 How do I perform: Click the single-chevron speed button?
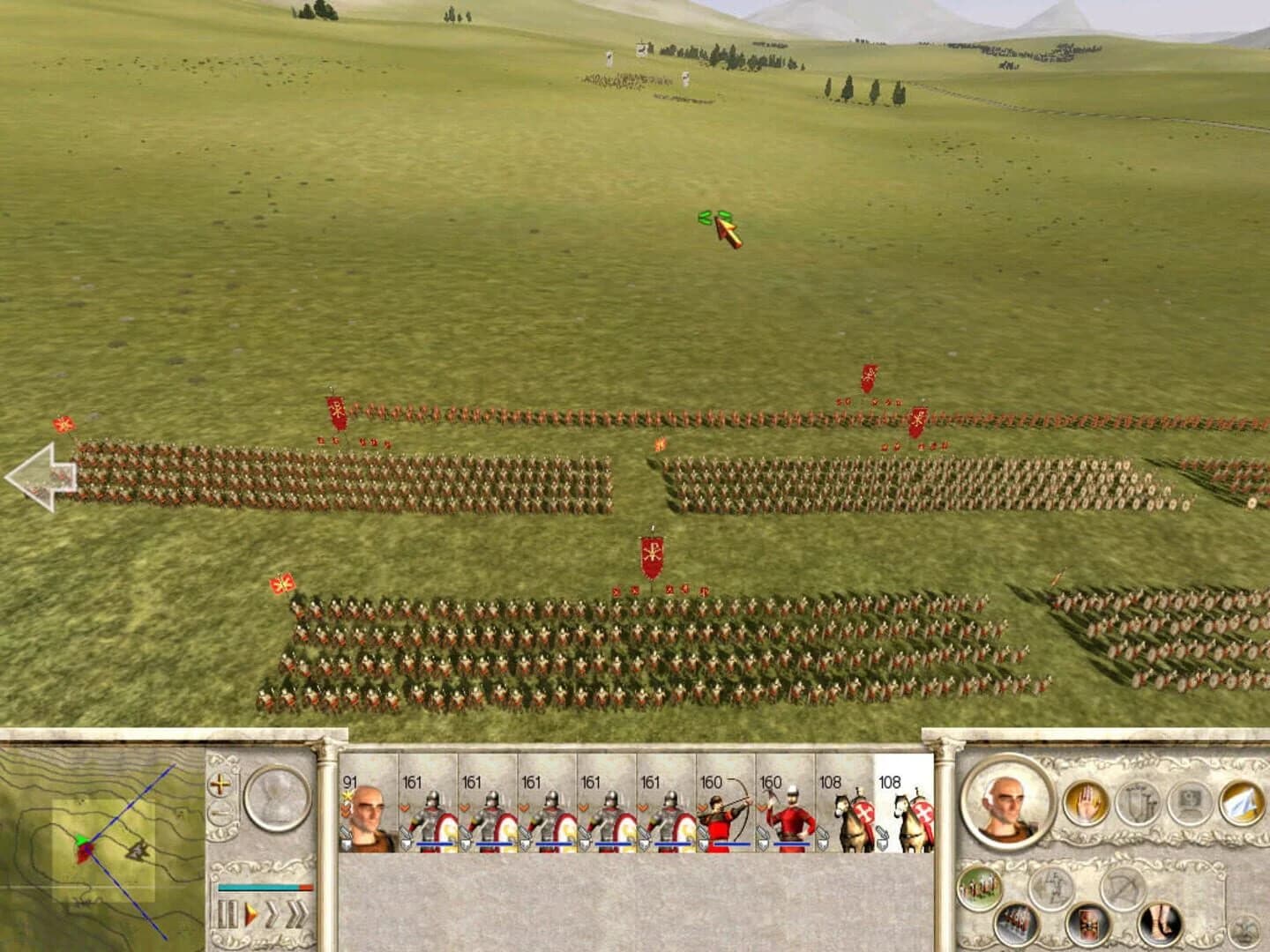274,913
